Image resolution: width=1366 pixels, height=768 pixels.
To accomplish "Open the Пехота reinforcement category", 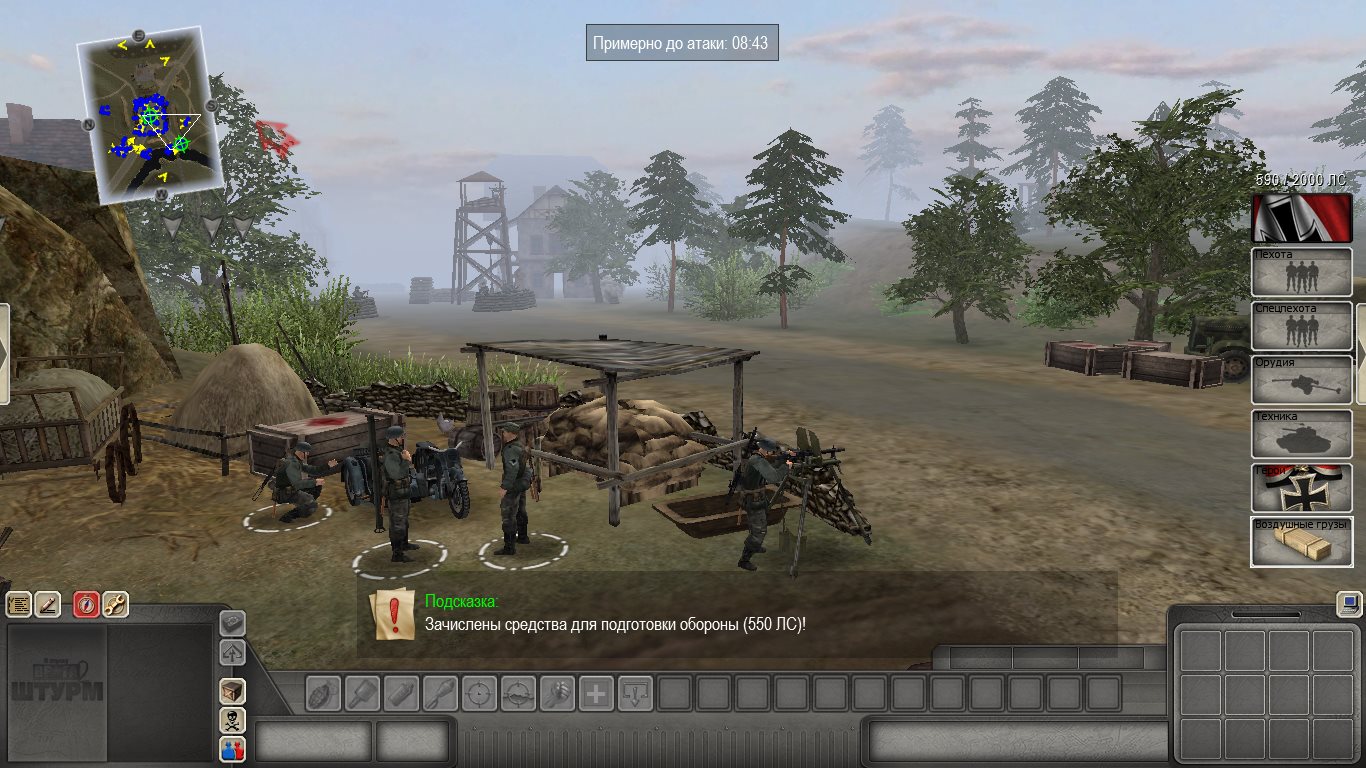I will 1301,272.
